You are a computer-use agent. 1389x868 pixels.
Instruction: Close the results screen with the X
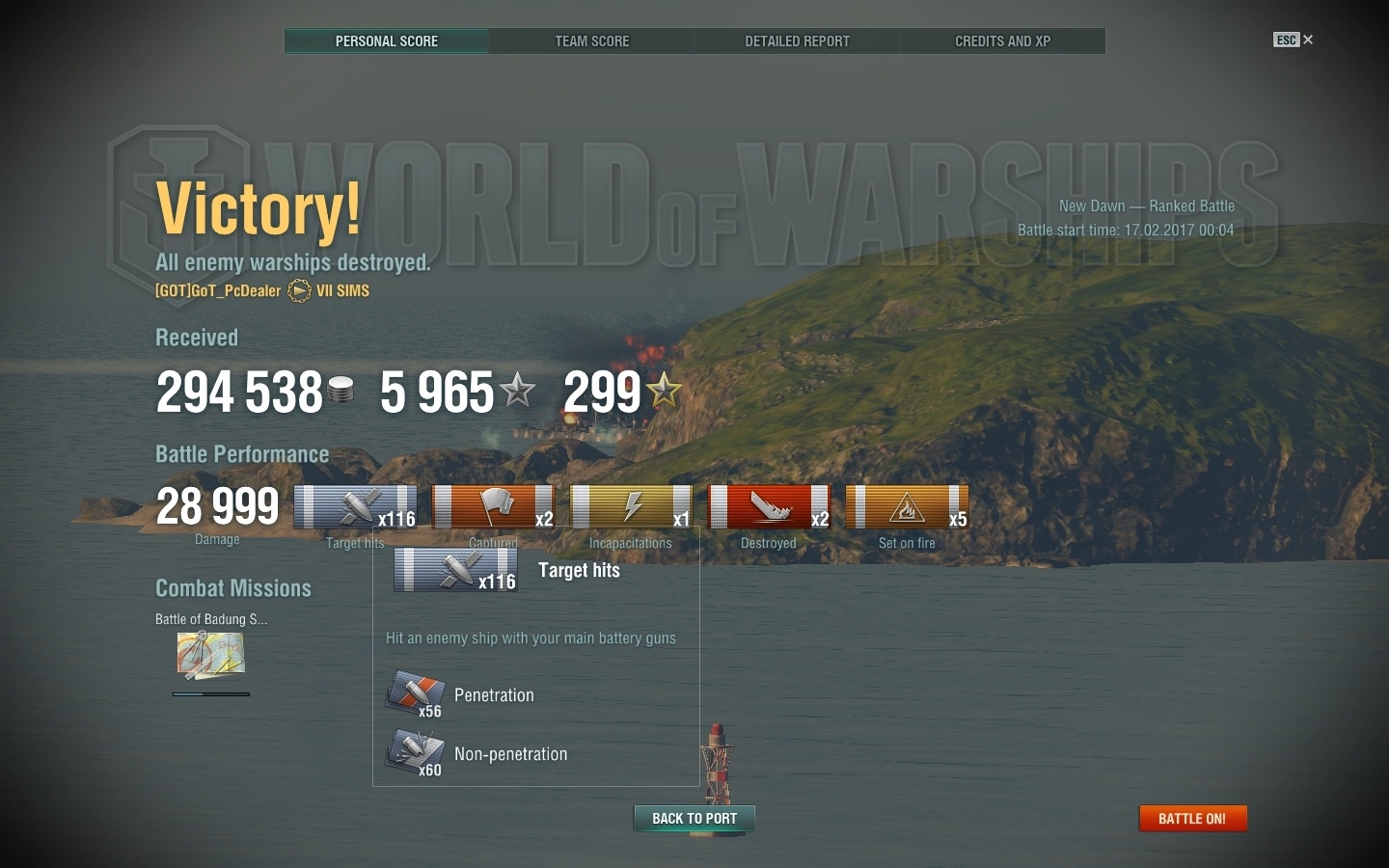coord(1308,40)
